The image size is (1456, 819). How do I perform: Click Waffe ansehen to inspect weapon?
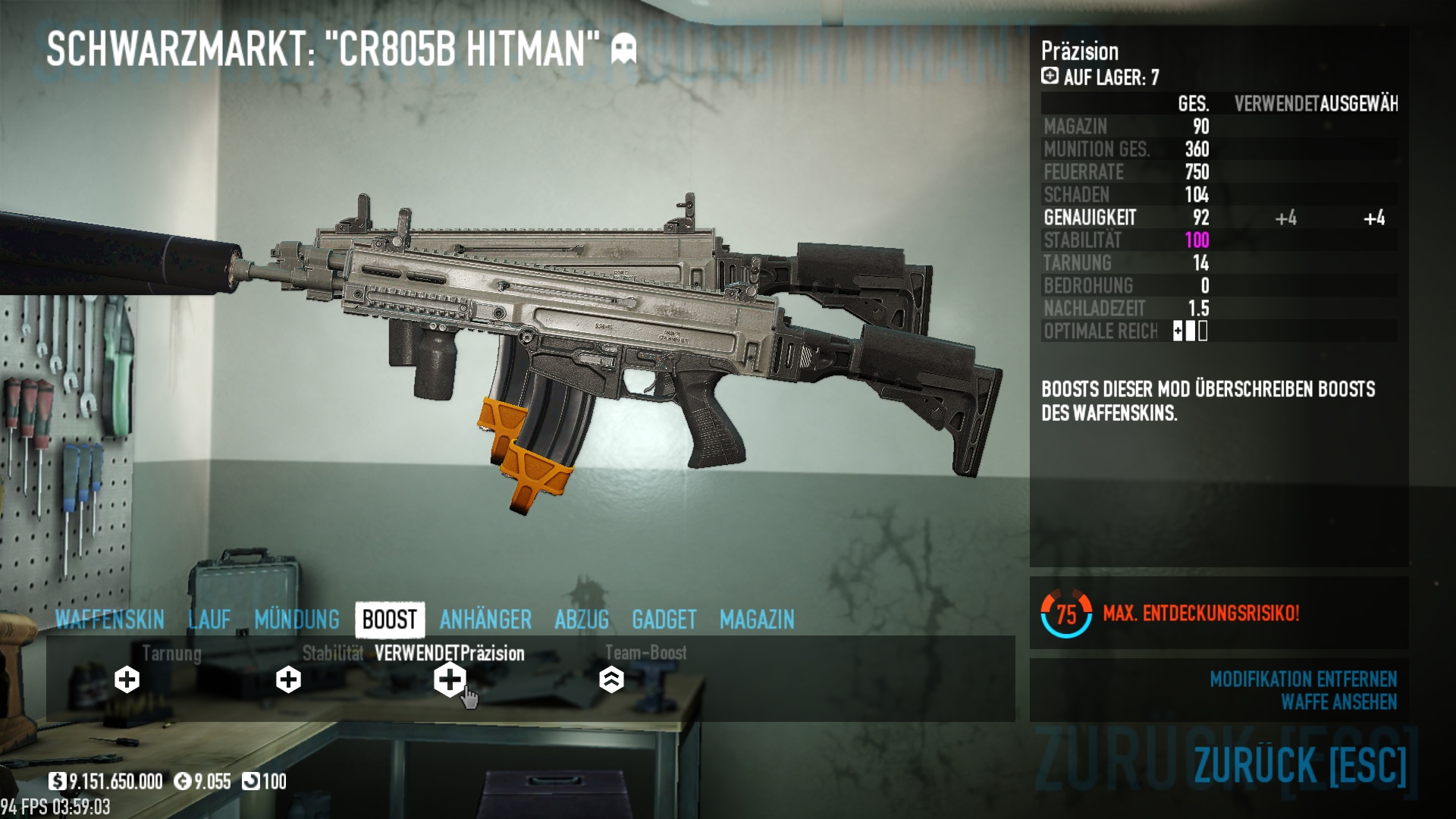(x=1338, y=702)
